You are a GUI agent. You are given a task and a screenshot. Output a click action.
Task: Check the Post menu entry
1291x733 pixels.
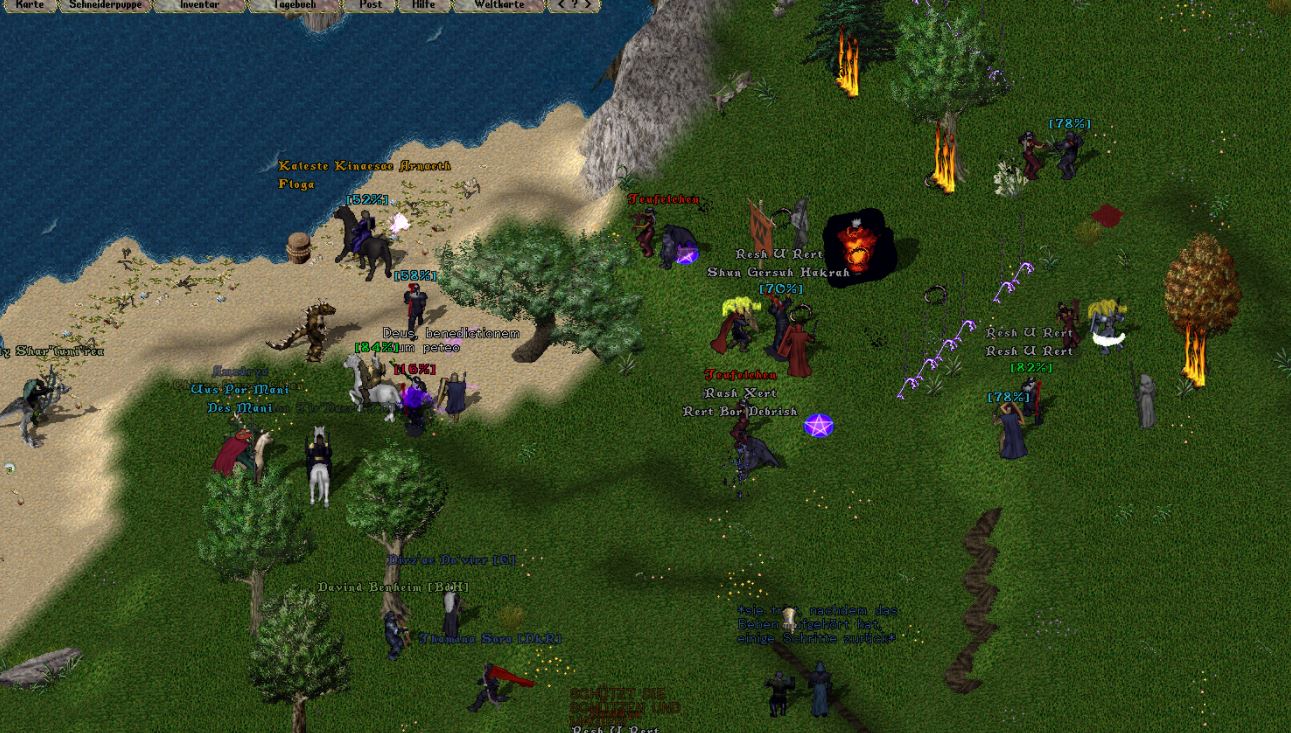(370, 5)
